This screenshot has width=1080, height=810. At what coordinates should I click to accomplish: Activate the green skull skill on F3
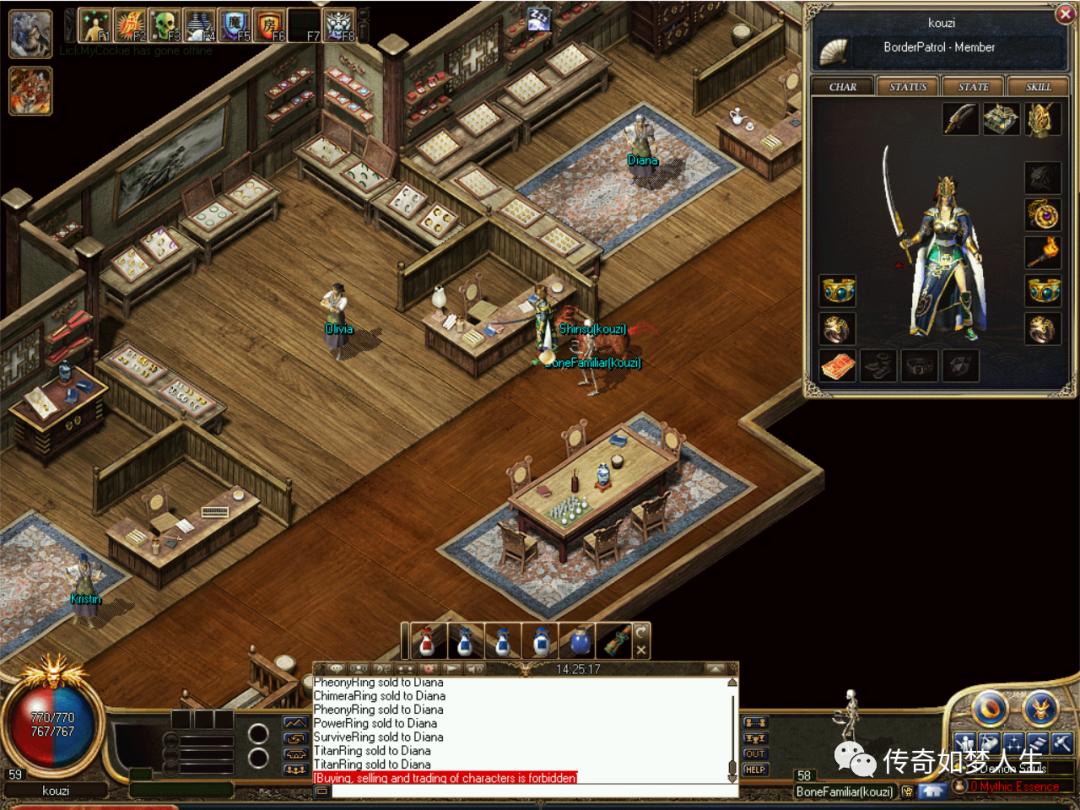(x=163, y=24)
